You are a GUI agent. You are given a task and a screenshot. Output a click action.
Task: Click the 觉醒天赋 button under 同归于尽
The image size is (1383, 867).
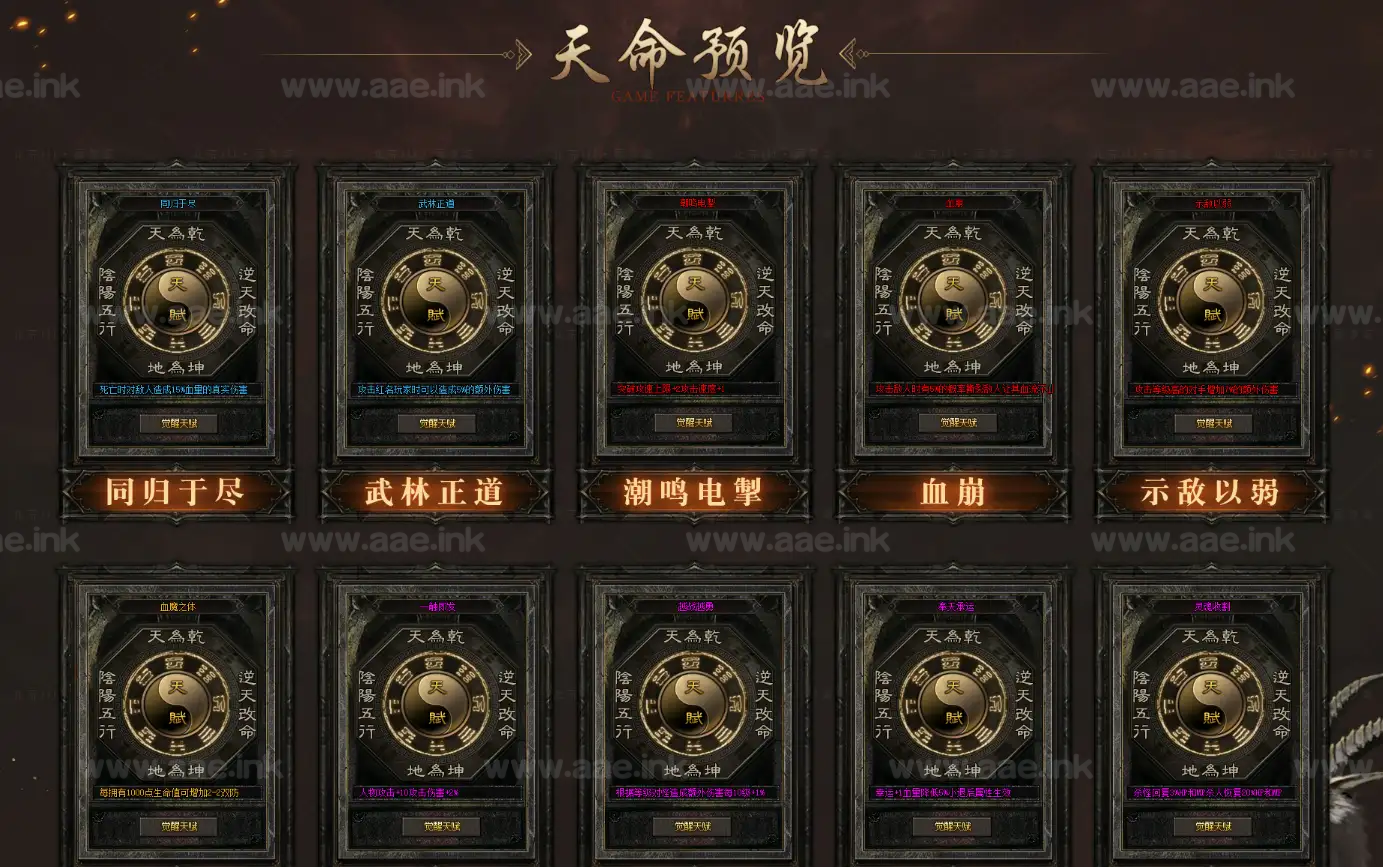pyautogui.click(x=176, y=423)
